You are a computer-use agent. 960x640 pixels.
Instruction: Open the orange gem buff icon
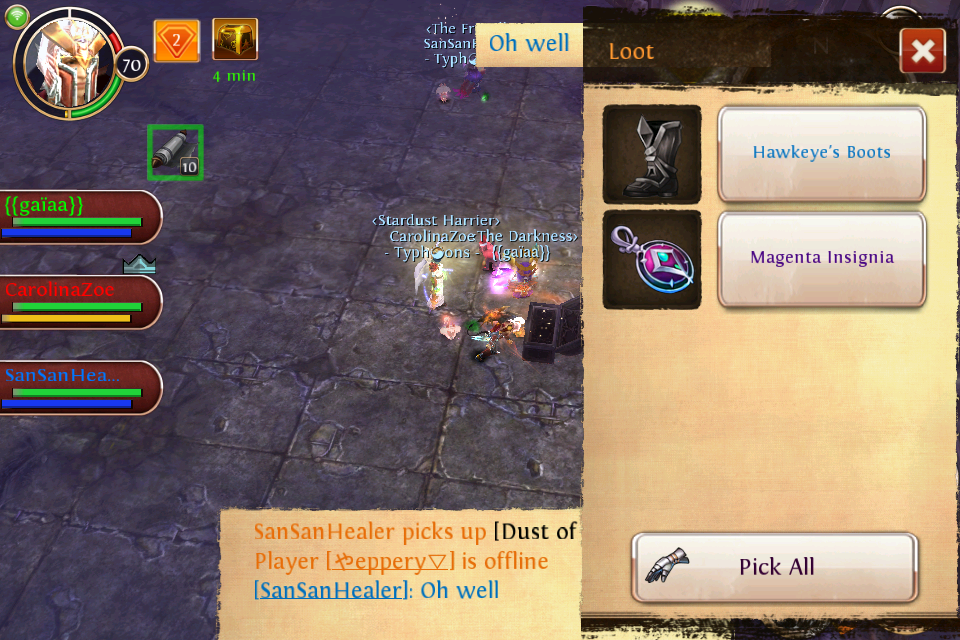[x=177, y=41]
